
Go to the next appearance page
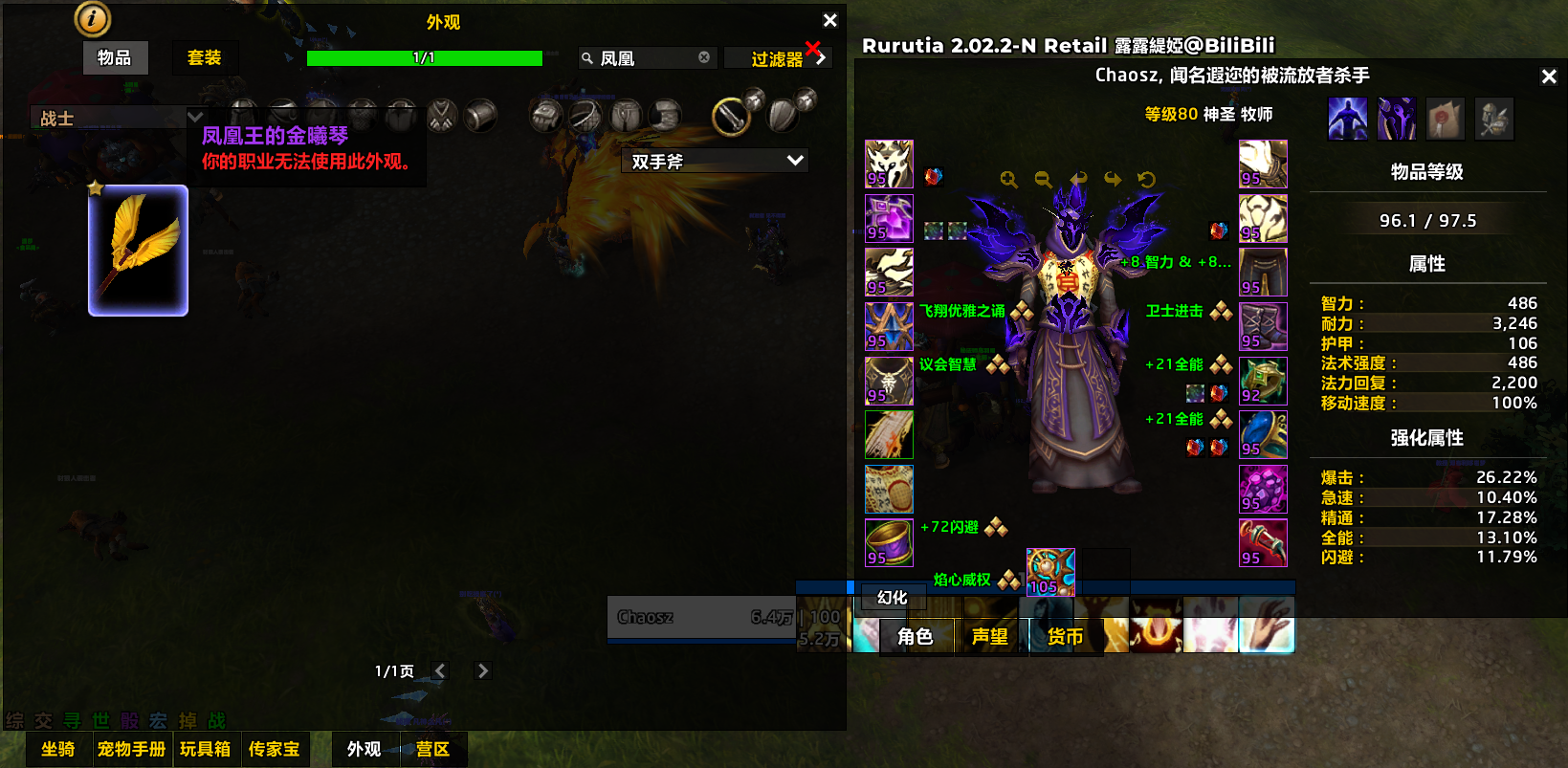pos(483,671)
